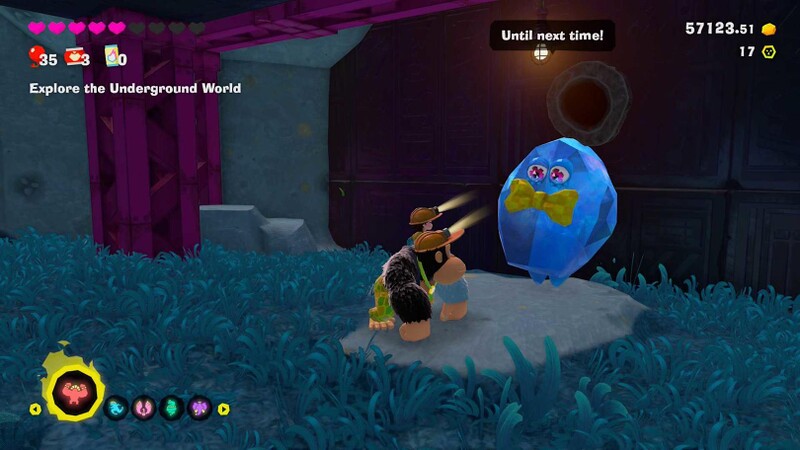This screenshot has width=800, height=450.
Task: Open the Explore the Underground World objective
Action: (135, 88)
